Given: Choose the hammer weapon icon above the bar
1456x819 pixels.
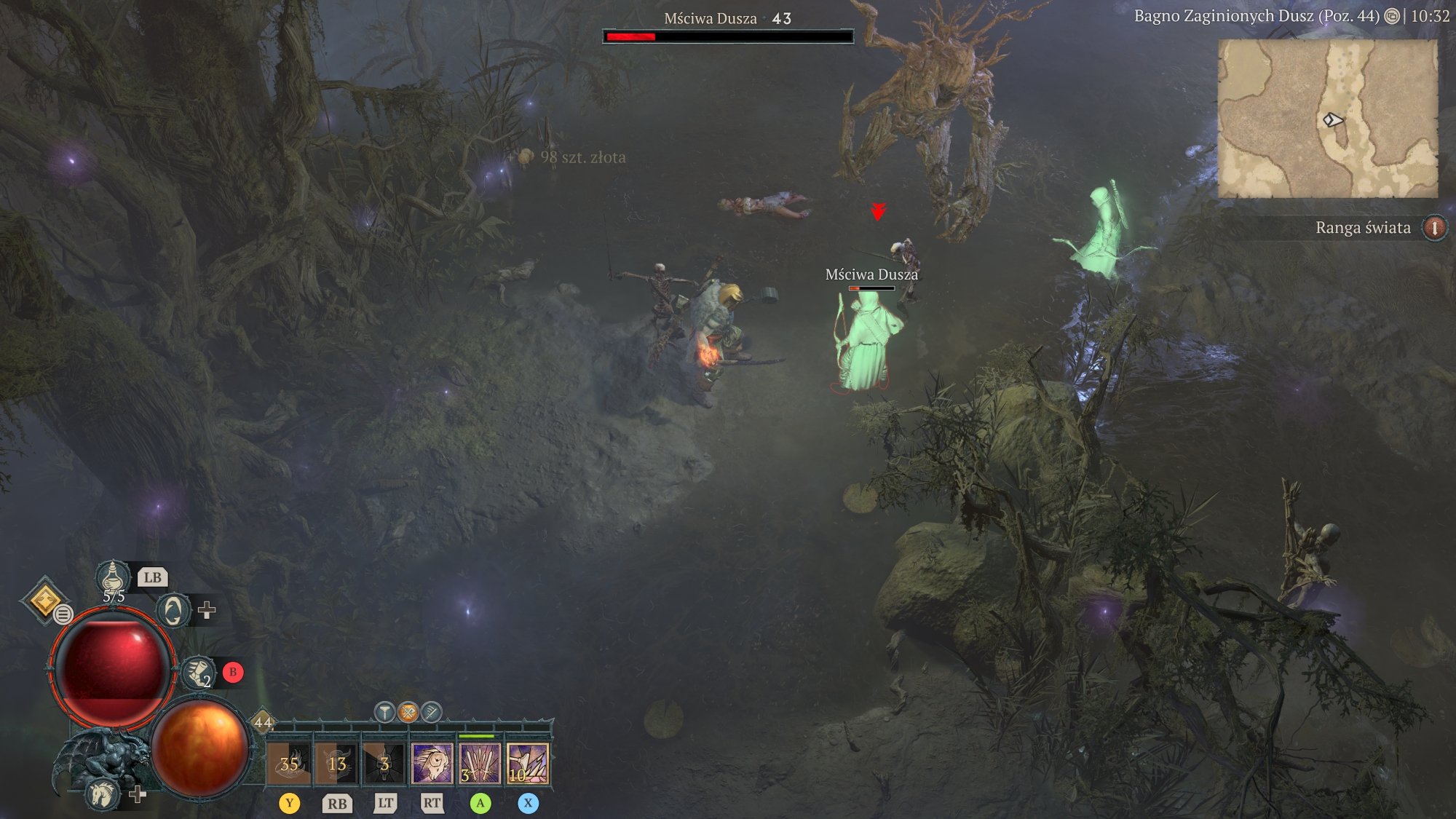Looking at the screenshot, I should pyautogui.click(x=385, y=711).
